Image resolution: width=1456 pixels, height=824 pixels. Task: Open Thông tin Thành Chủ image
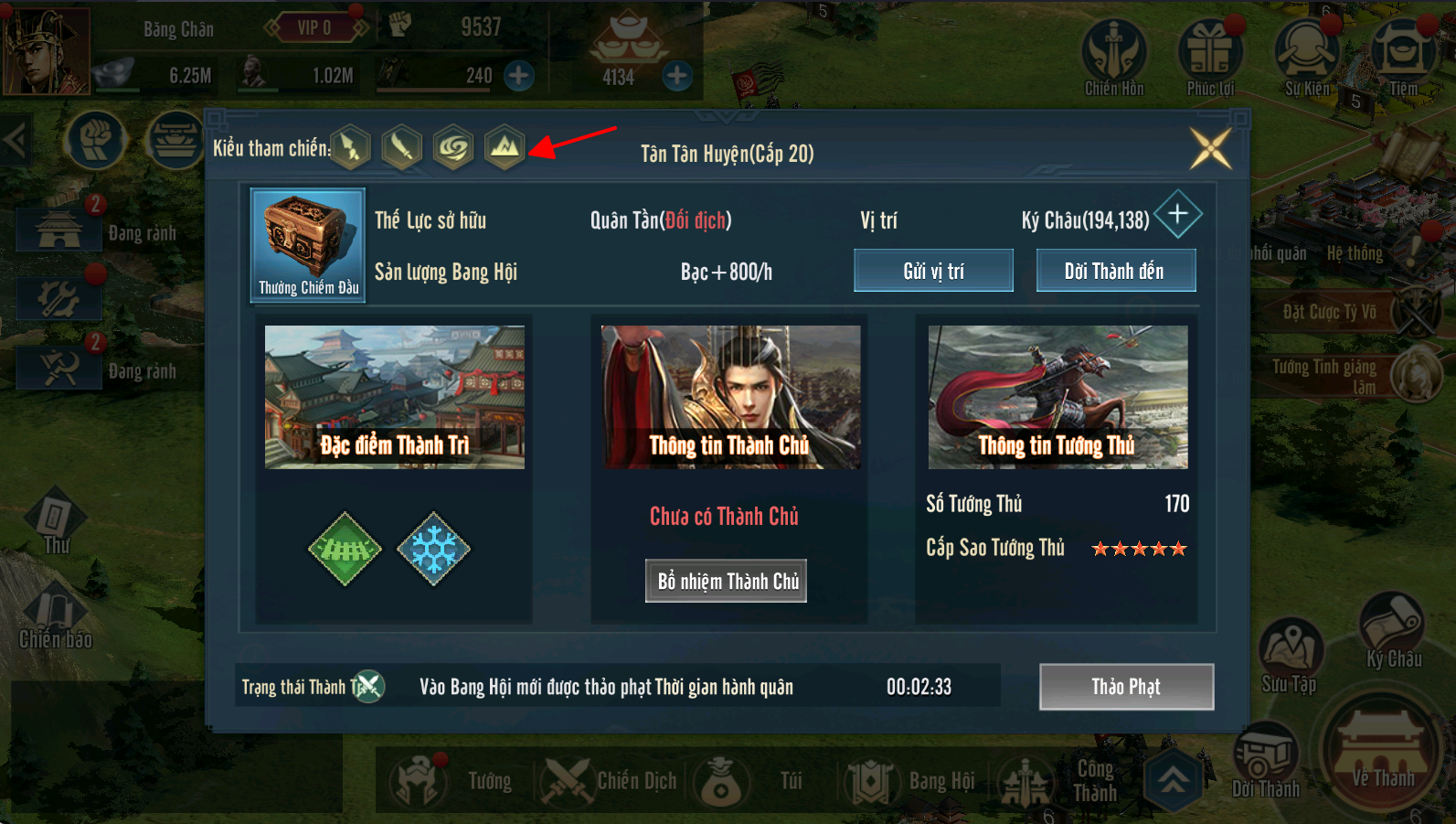730,397
